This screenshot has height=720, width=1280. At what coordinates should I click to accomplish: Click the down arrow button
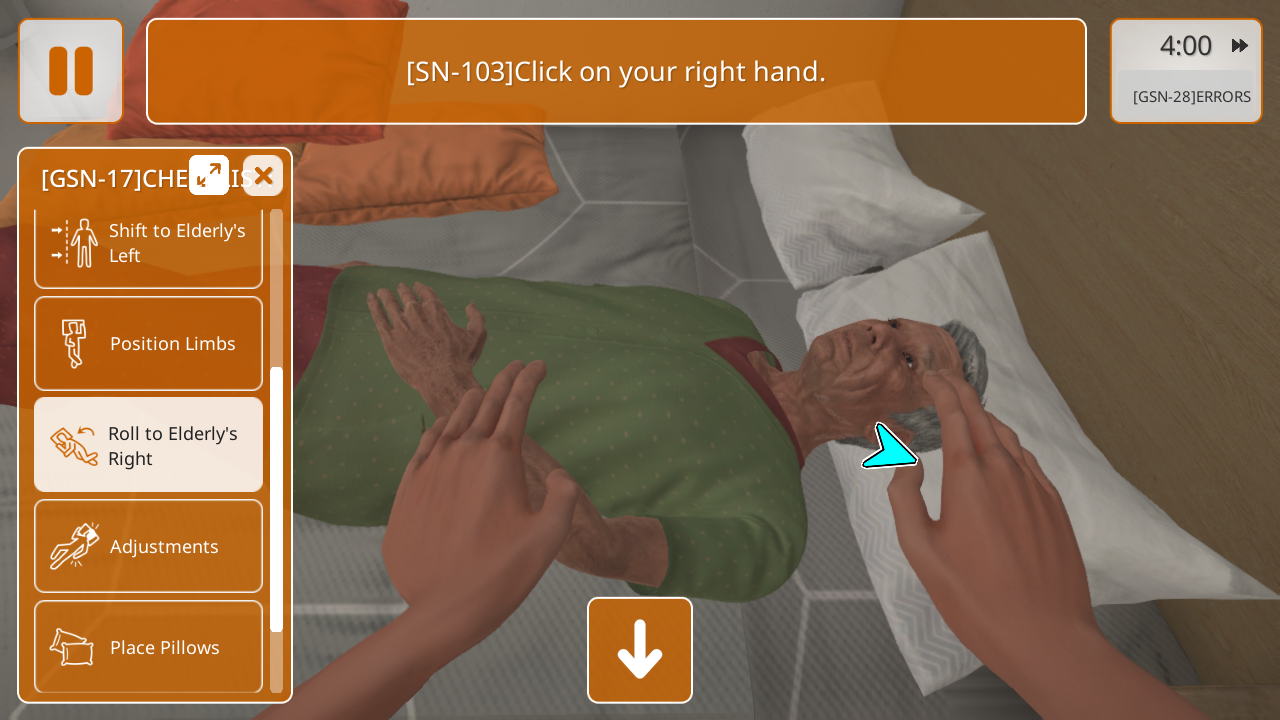(640, 650)
